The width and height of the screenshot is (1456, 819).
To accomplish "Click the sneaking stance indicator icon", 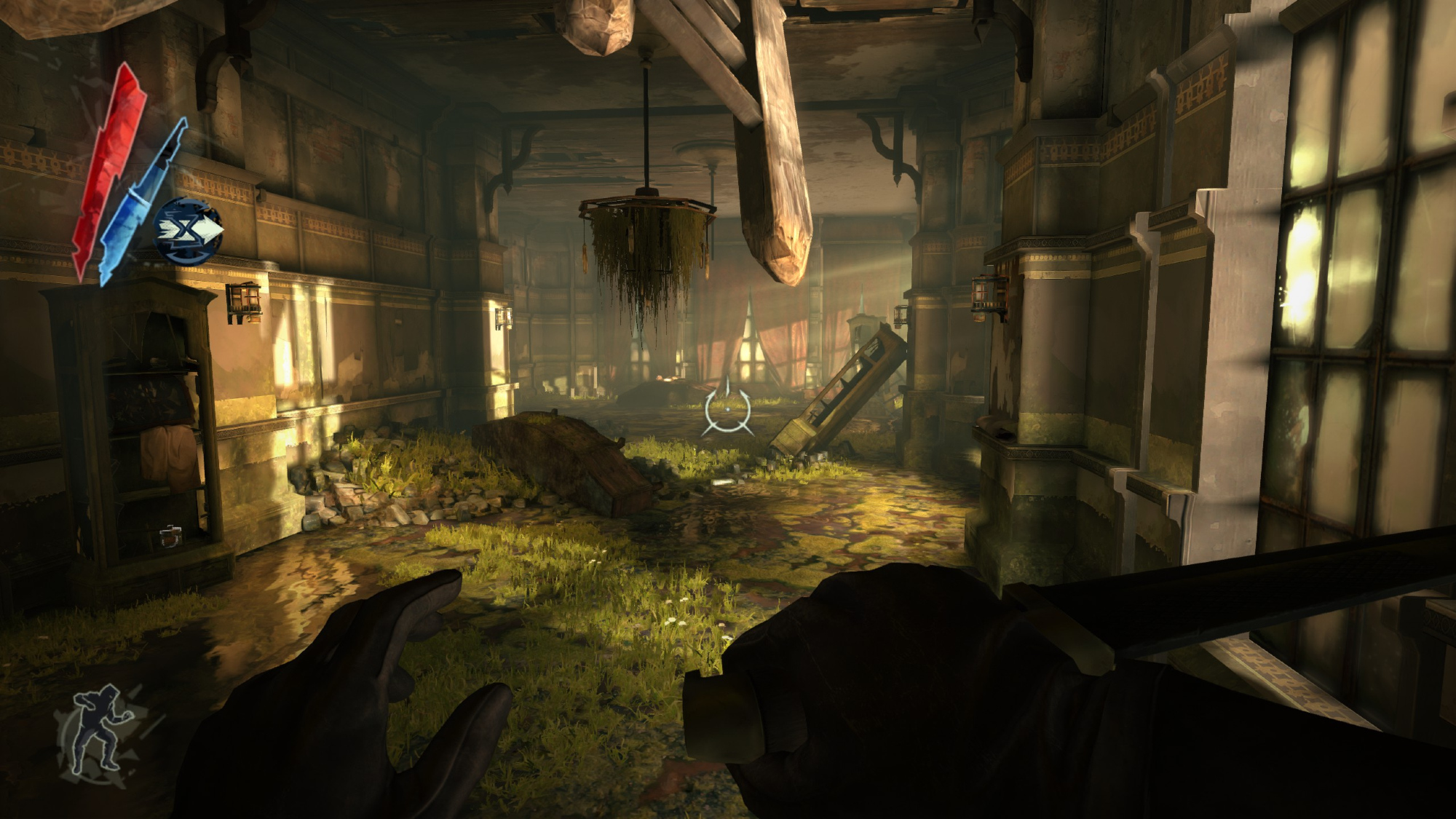I will [x=100, y=730].
